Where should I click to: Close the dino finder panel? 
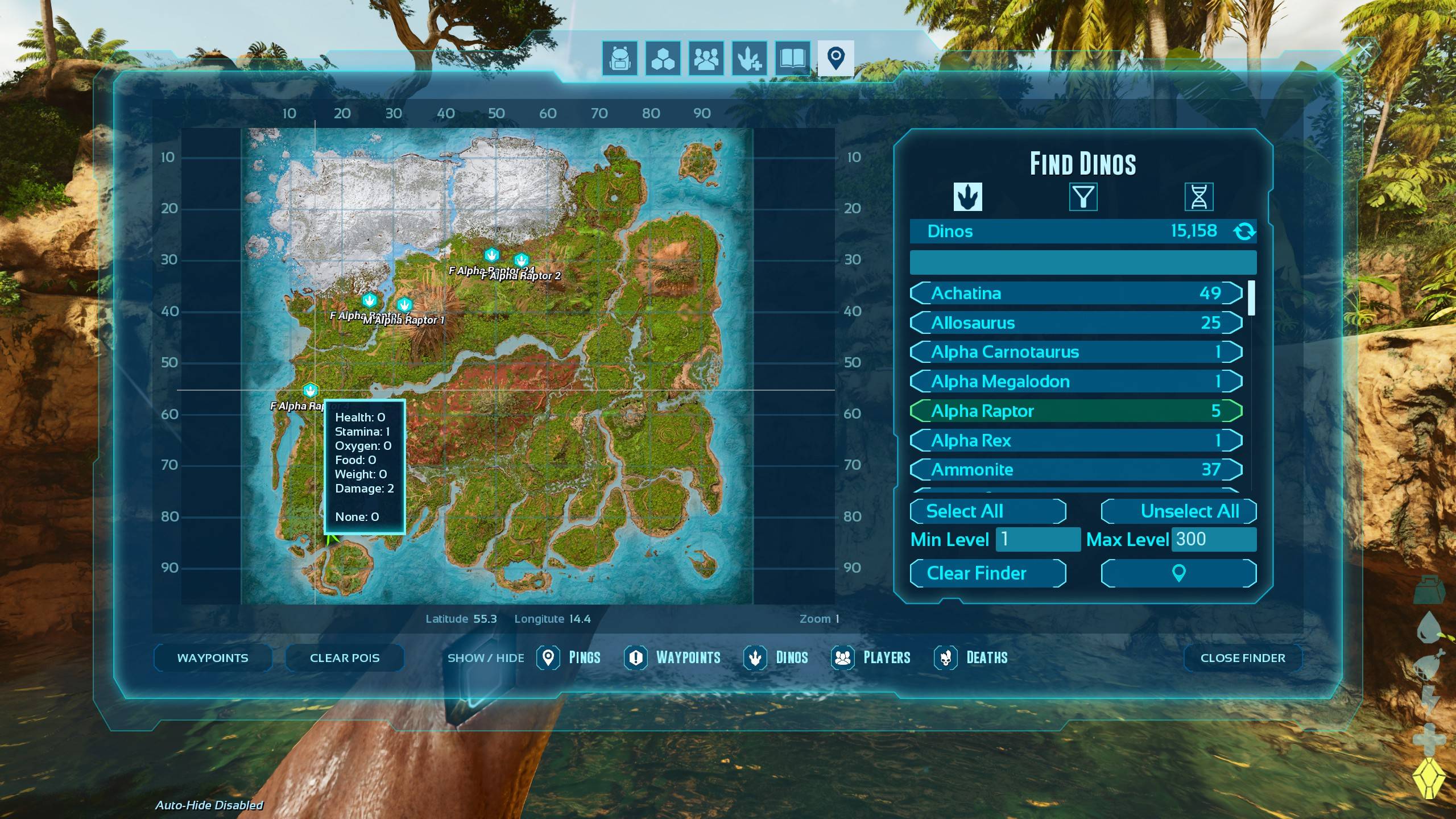click(1242, 657)
